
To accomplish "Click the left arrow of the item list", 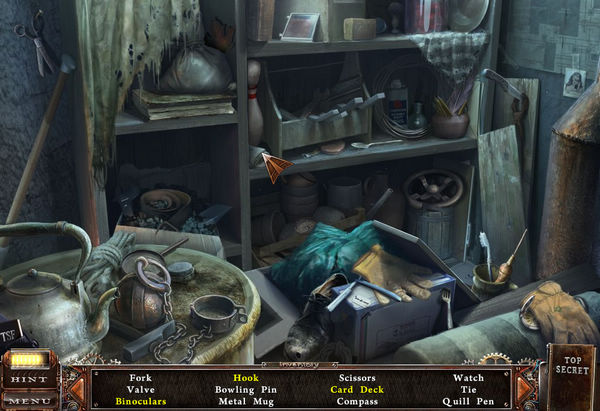I will tap(75, 389).
